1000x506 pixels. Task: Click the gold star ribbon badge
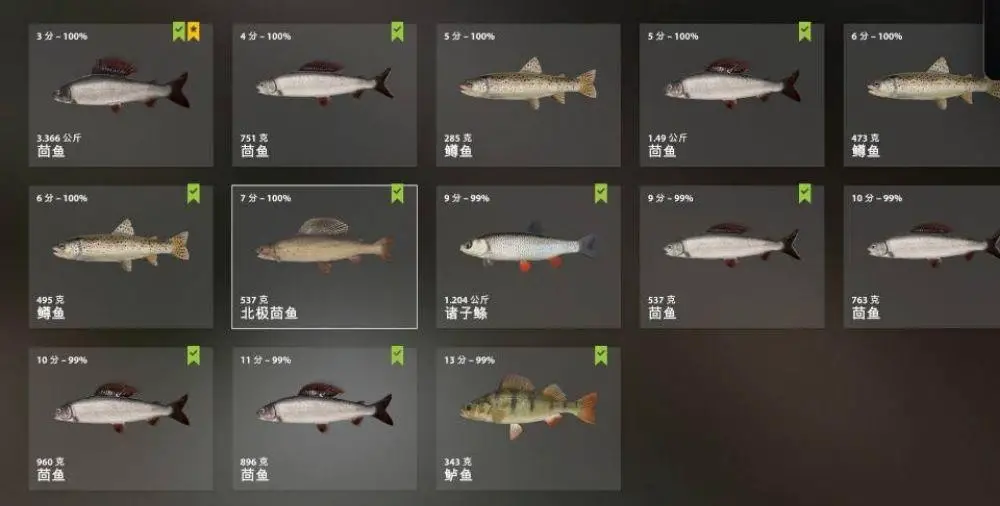click(193, 32)
